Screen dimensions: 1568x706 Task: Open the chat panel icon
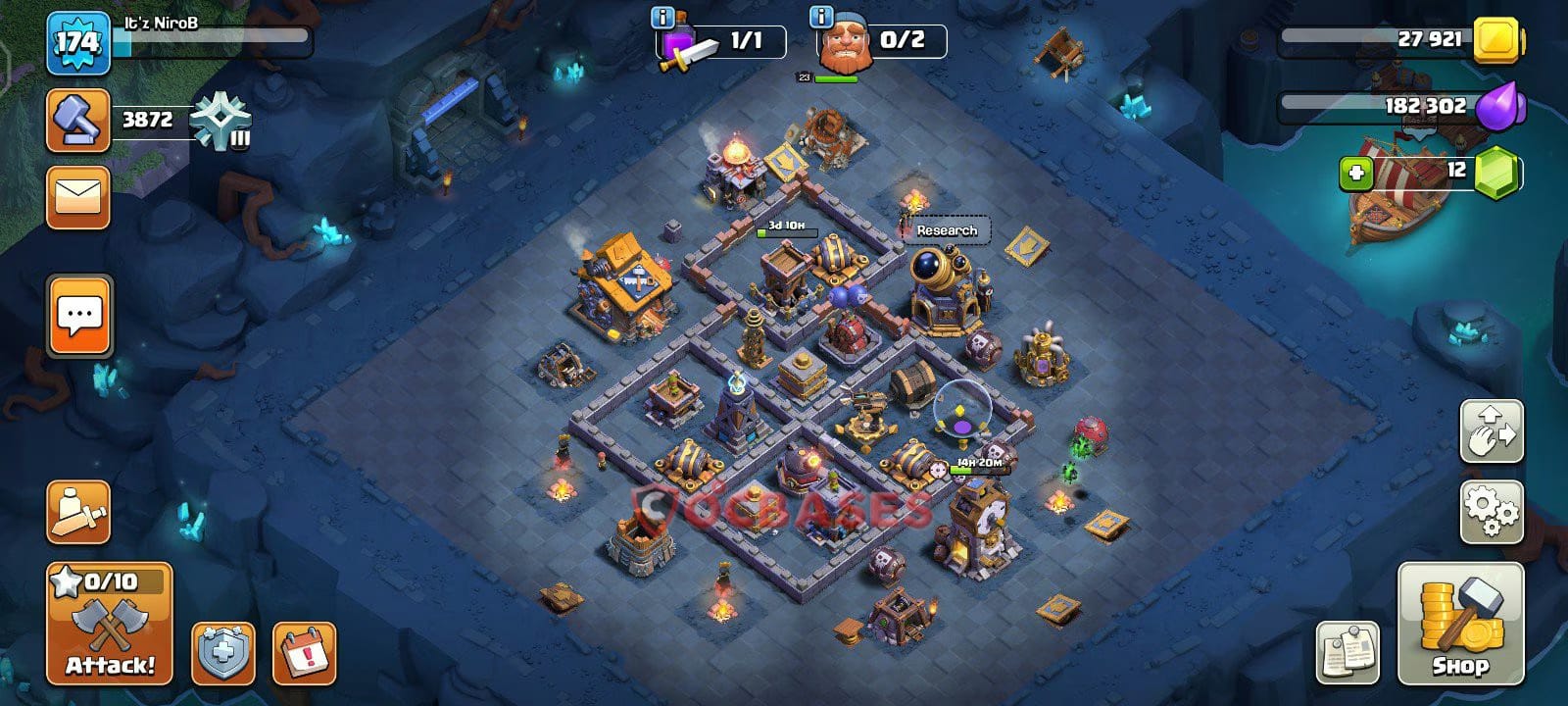click(x=77, y=313)
